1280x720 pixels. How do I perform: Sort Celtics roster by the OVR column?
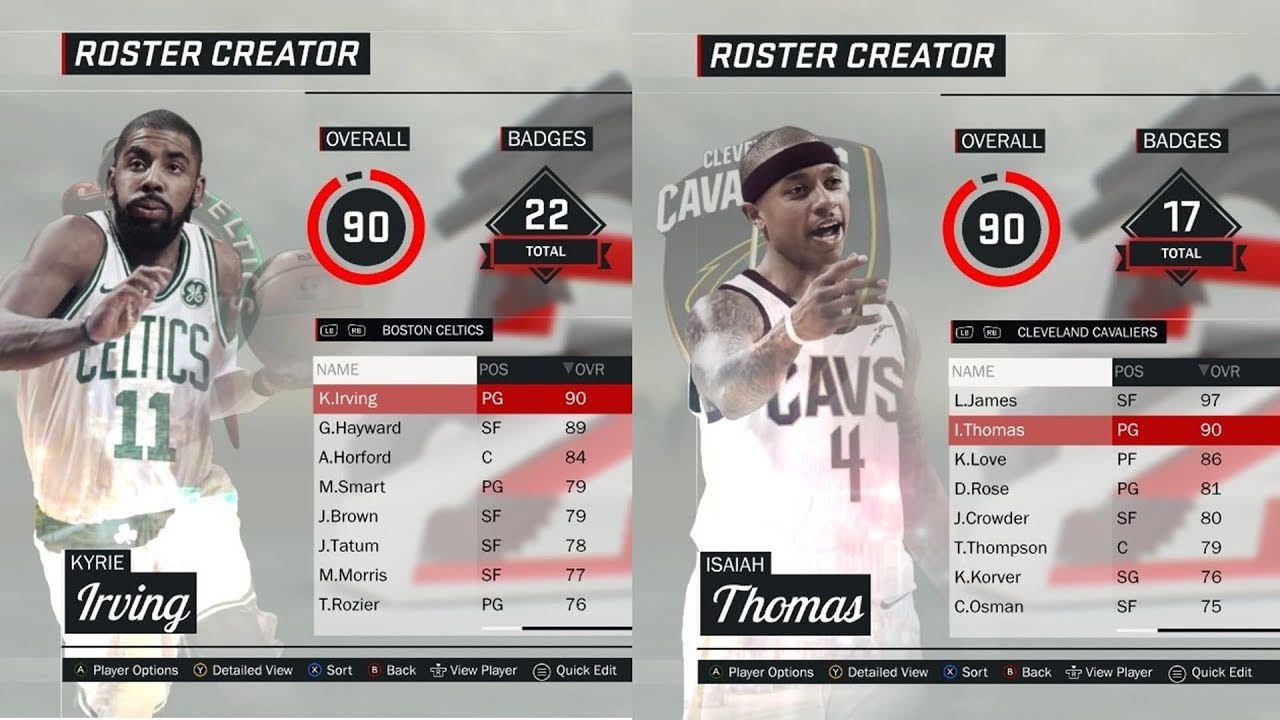click(x=588, y=369)
